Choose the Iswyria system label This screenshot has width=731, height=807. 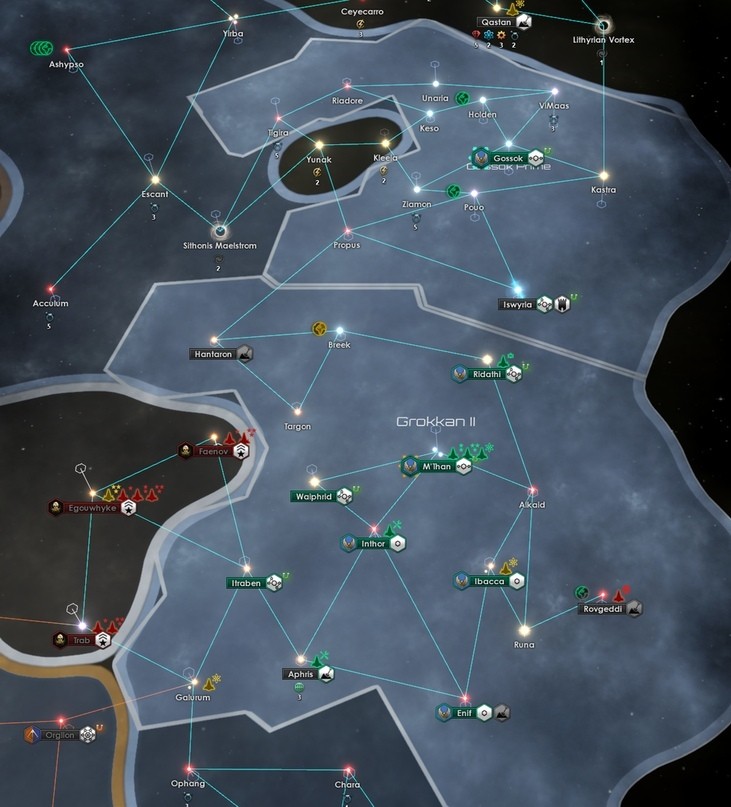[x=517, y=304]
